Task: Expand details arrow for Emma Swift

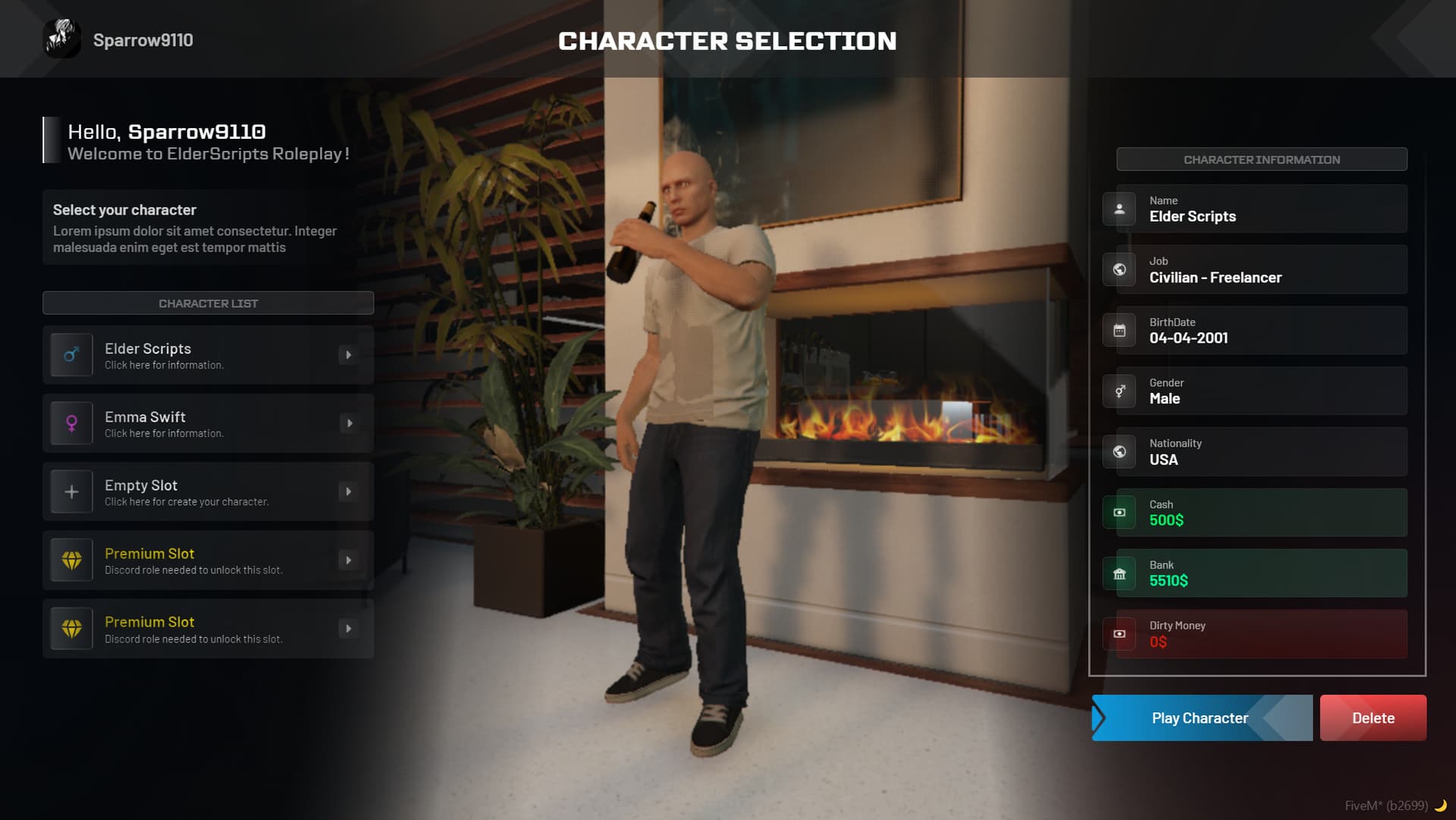Action: tap(350, 423)
